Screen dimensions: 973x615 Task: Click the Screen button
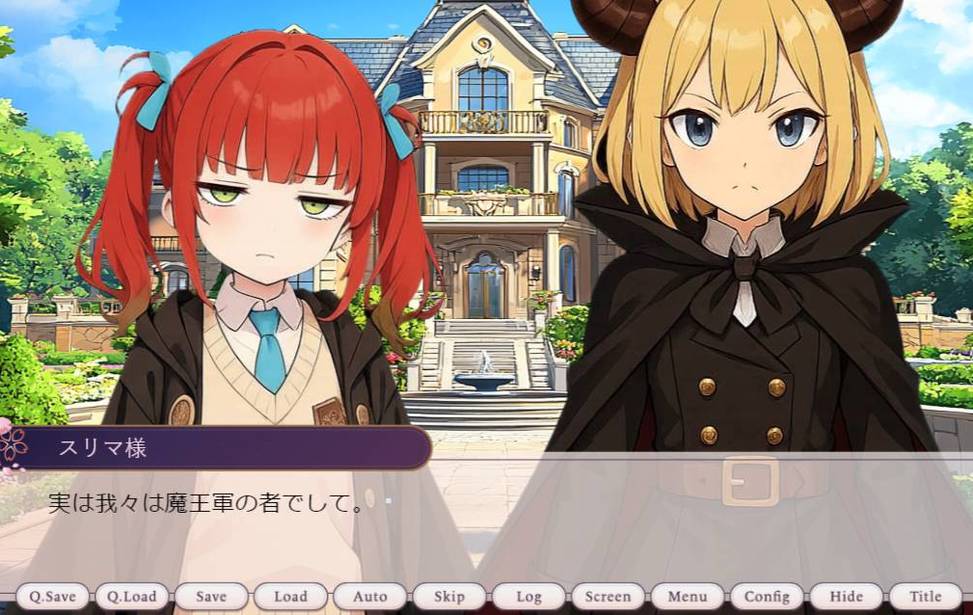608,596
